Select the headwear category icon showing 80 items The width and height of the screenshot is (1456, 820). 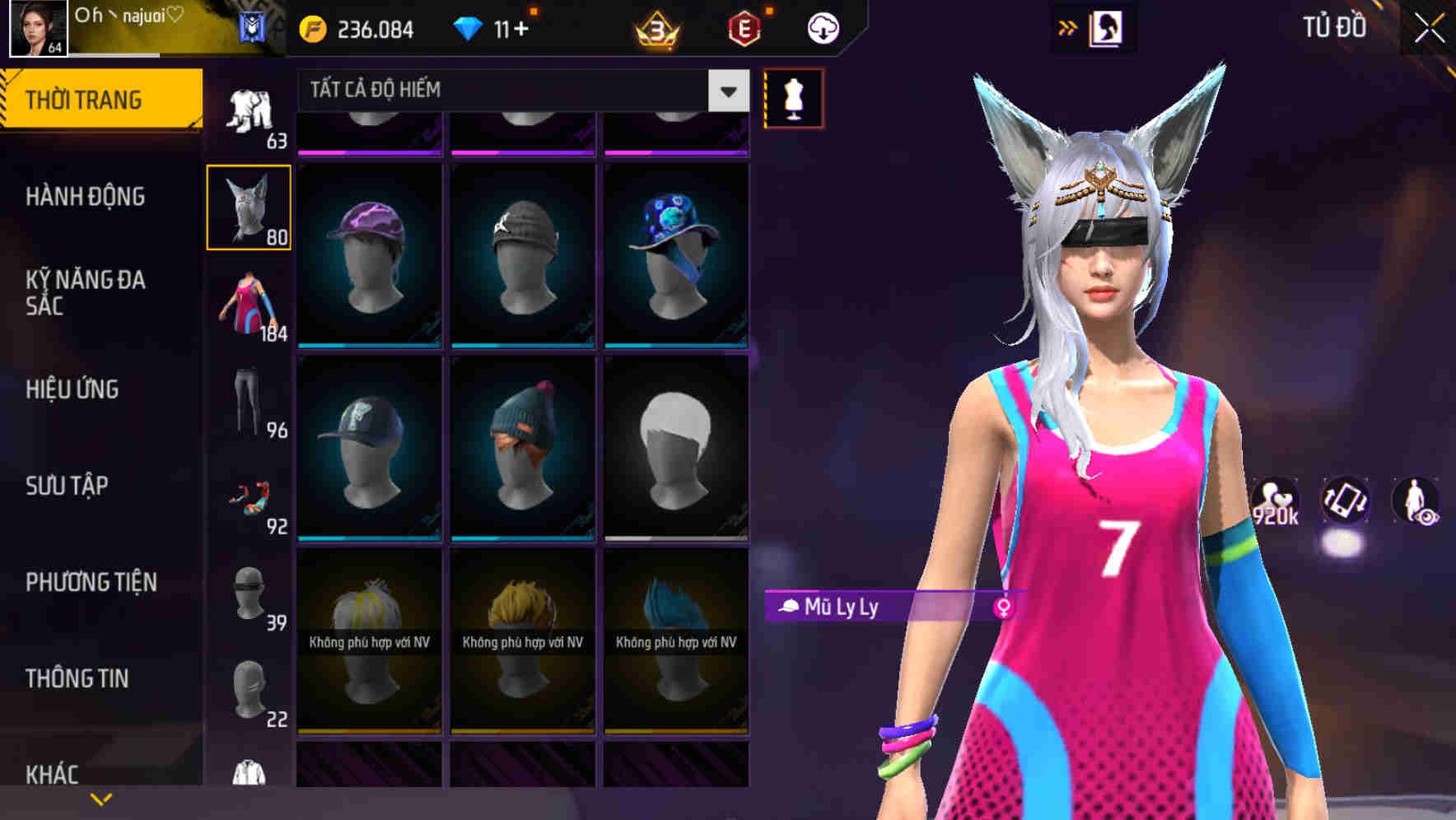(248, 206)
